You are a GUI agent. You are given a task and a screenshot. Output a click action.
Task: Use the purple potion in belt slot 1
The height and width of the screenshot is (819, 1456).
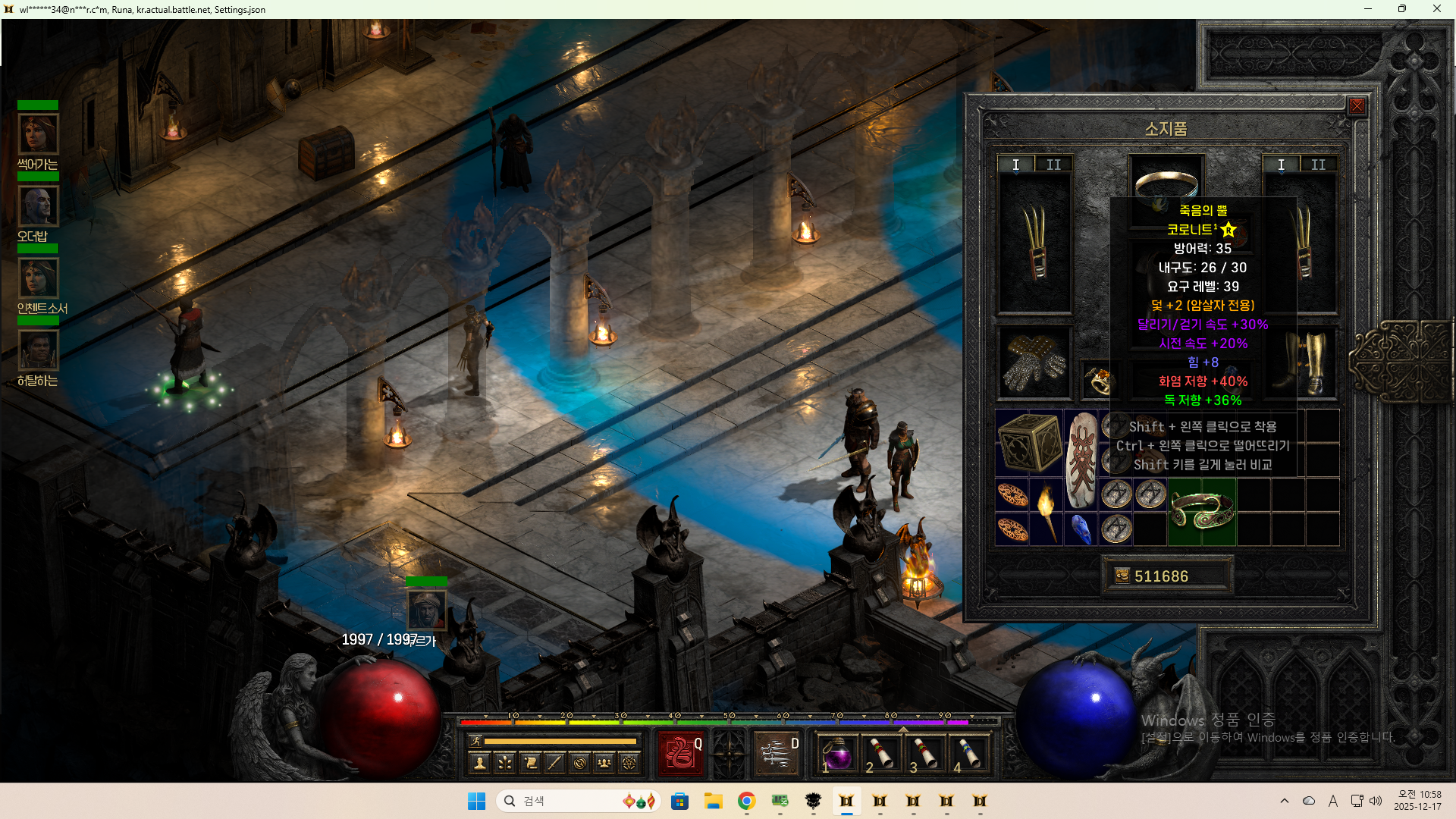836,755
